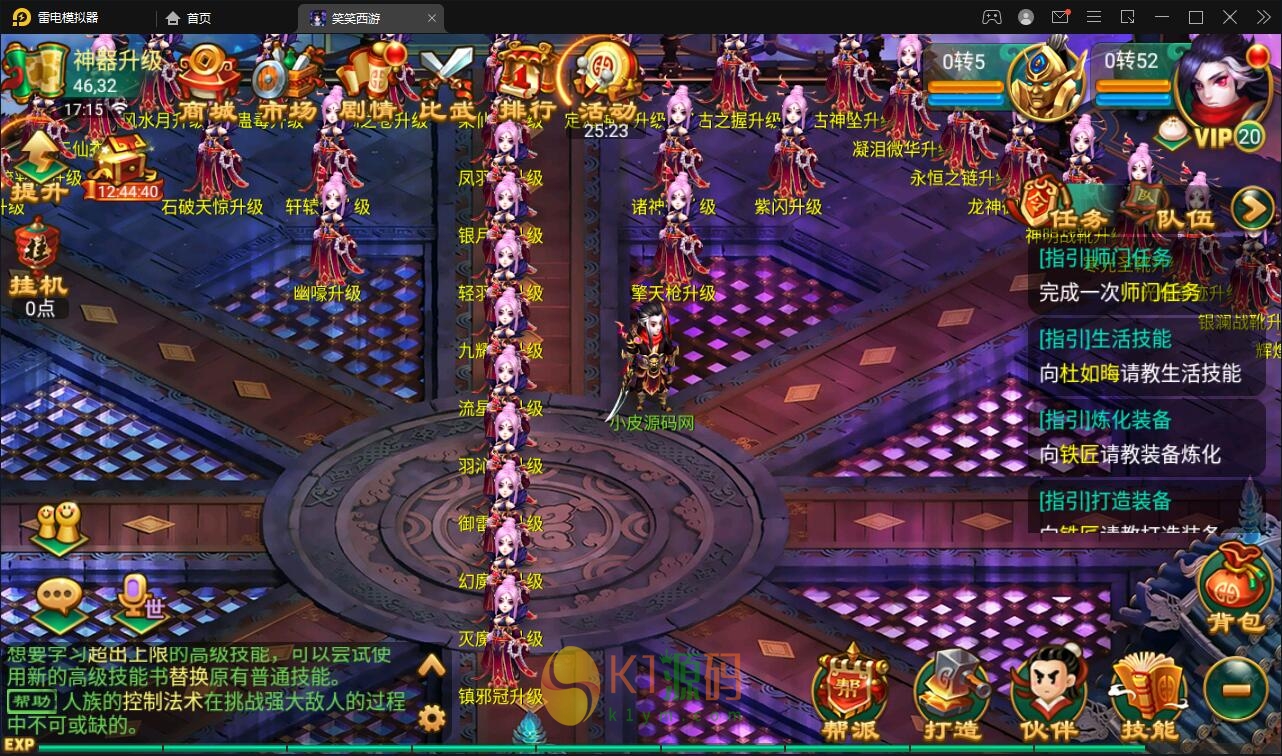This screenshot has height=756, width=1282.
Task: Switch to the 队伍 team tab
Action: click(x=1172, y=211)
